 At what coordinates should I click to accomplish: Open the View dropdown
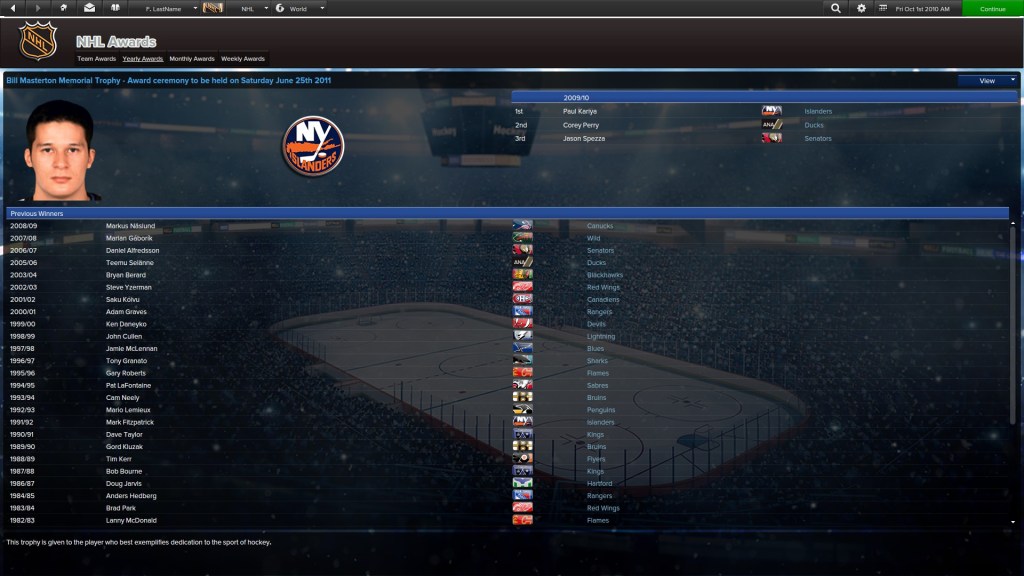point(987,80)
